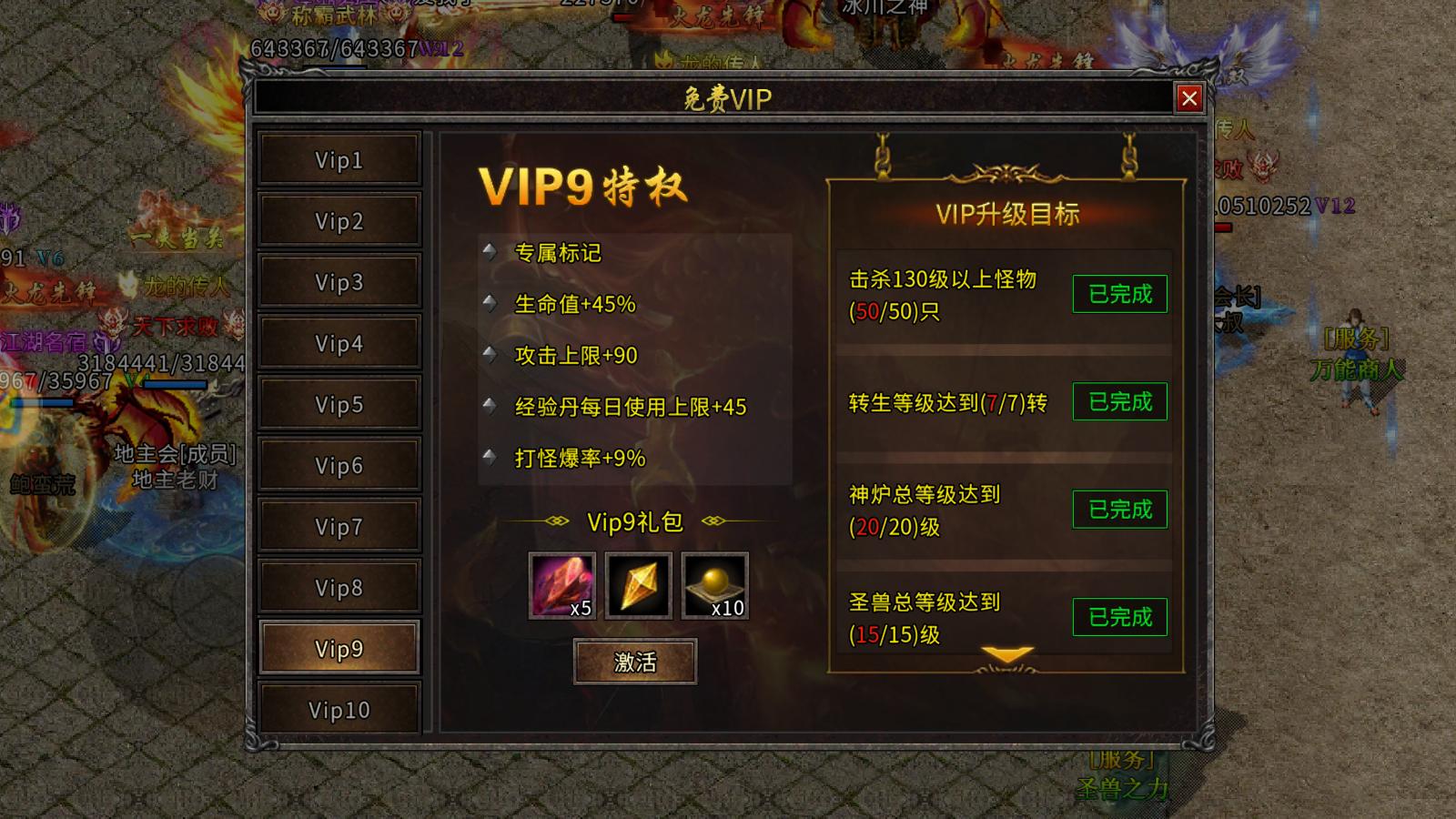
Task: Select the Vip10 tab
Action: pos(339,709)
